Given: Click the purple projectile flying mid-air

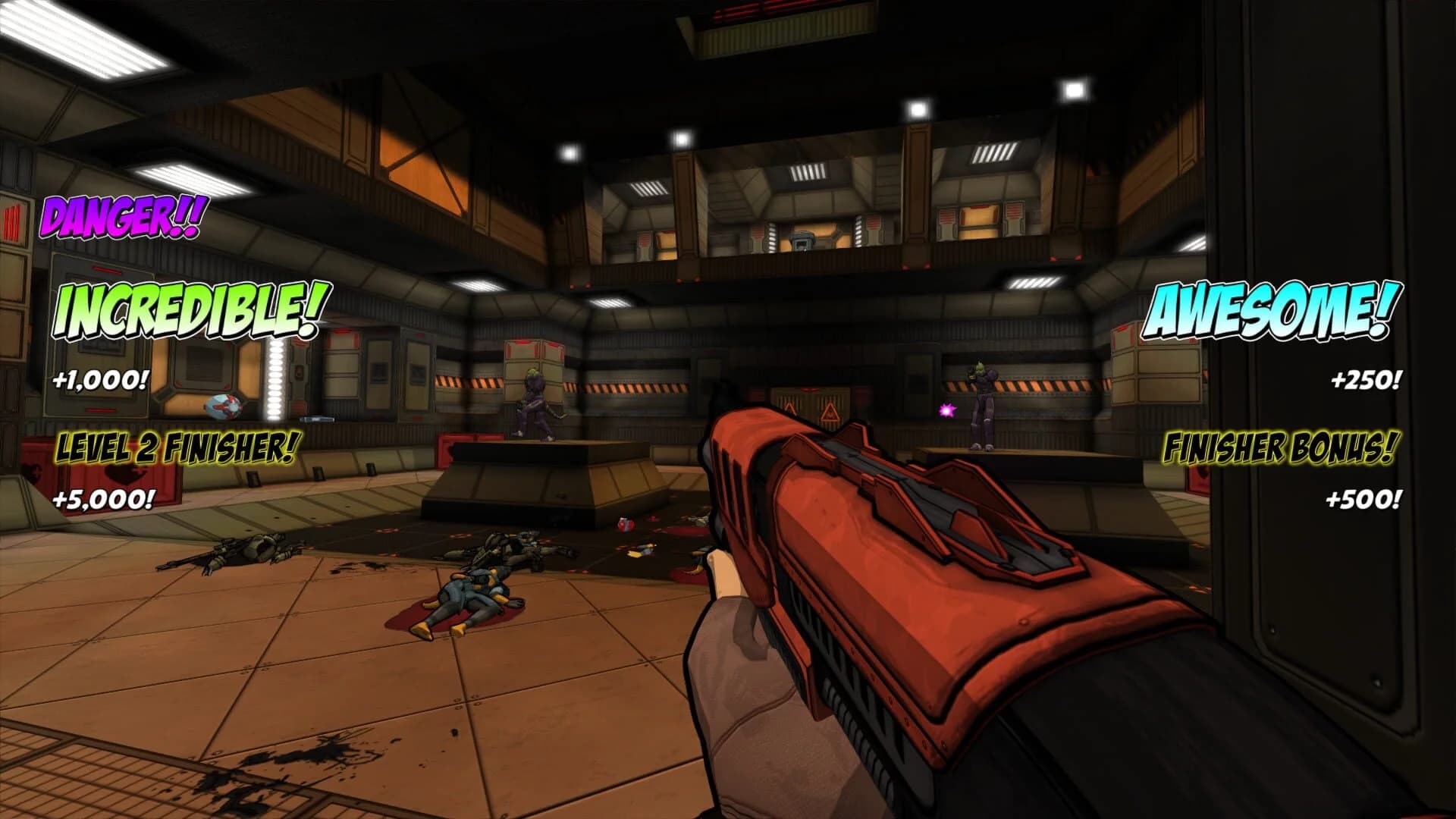Looking at the screenshot, I should (946, 412).
